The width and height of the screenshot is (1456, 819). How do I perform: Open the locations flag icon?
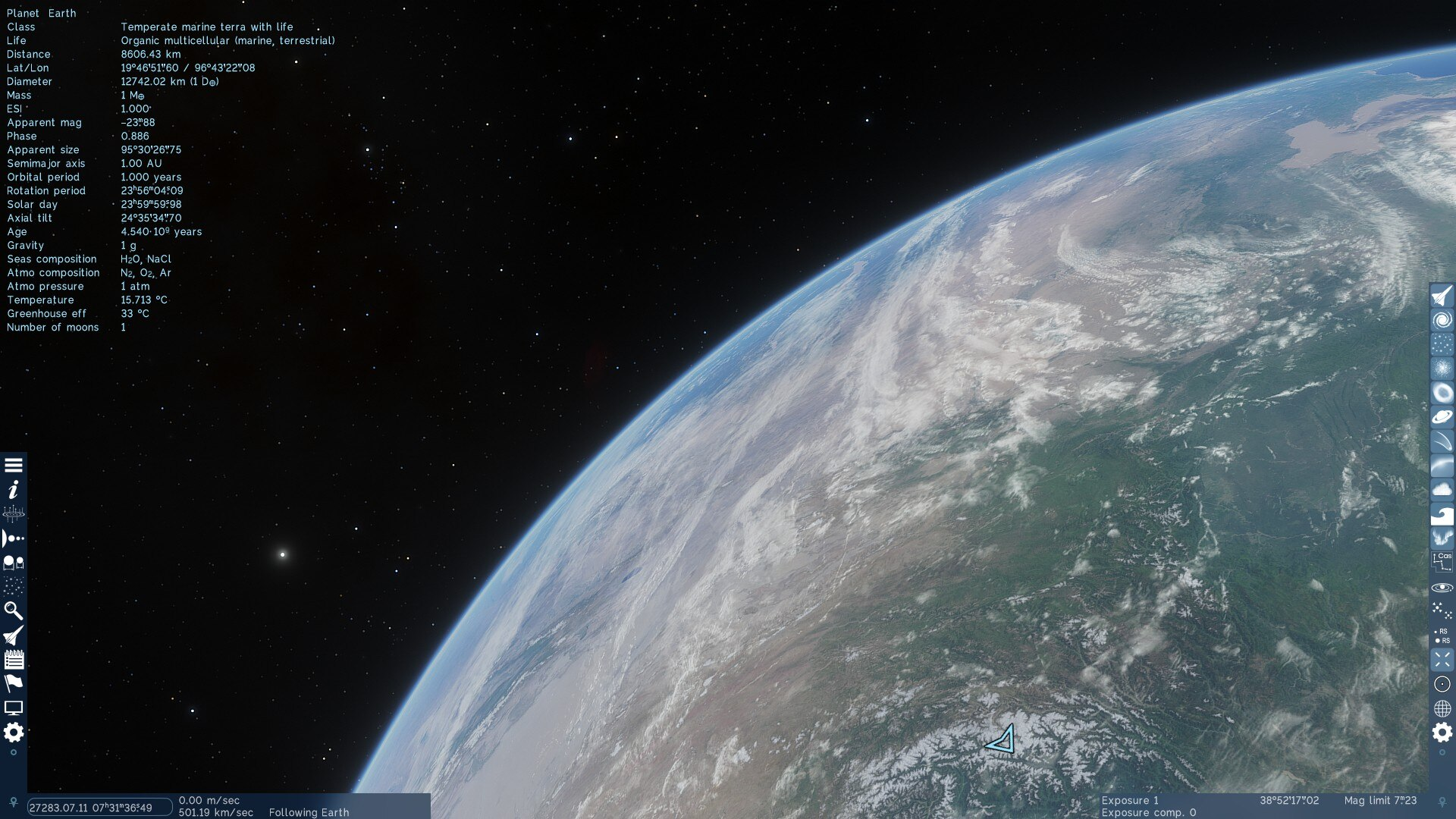tap(14, 683)
